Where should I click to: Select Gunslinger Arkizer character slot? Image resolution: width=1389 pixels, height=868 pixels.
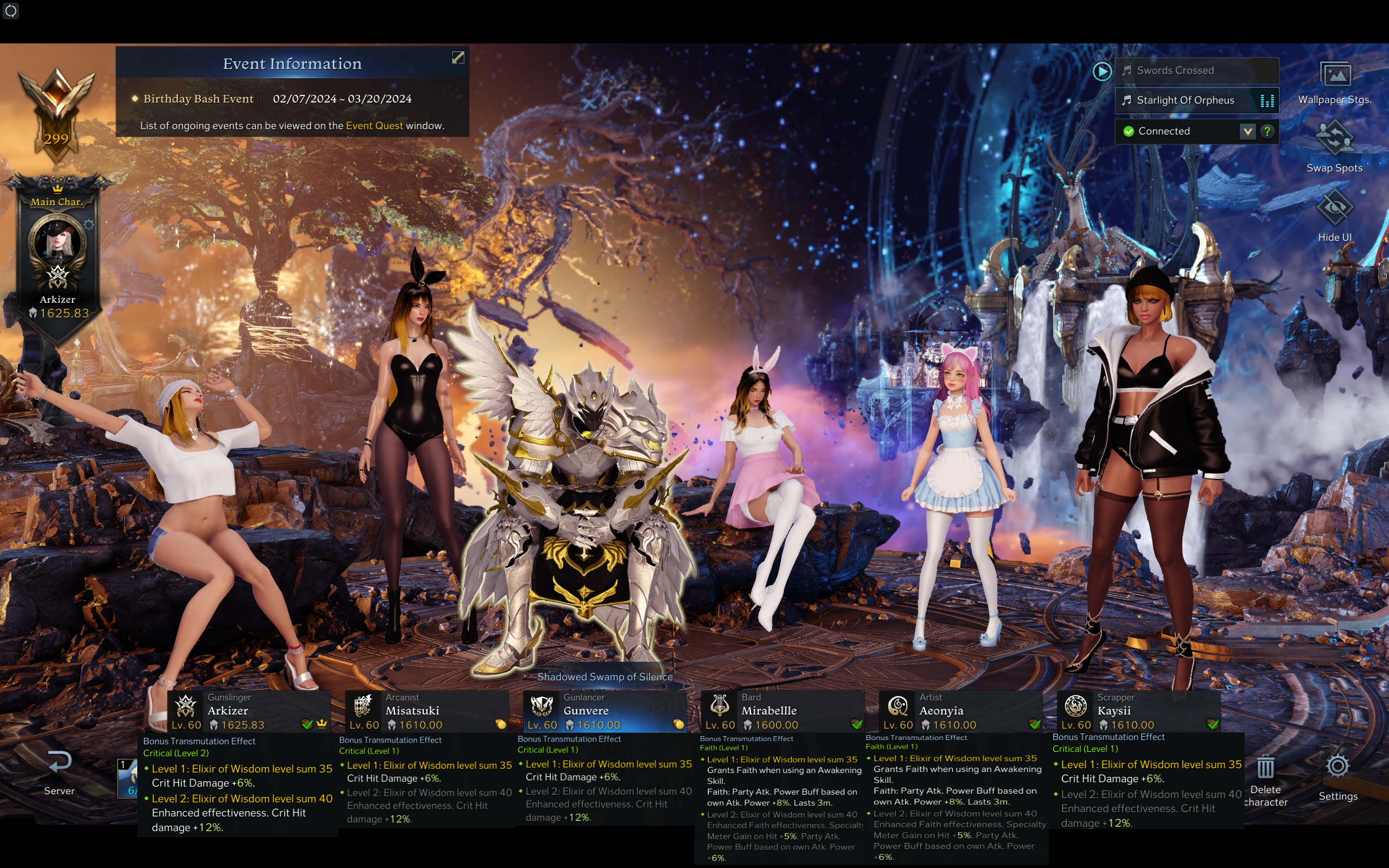pos(249,711)
